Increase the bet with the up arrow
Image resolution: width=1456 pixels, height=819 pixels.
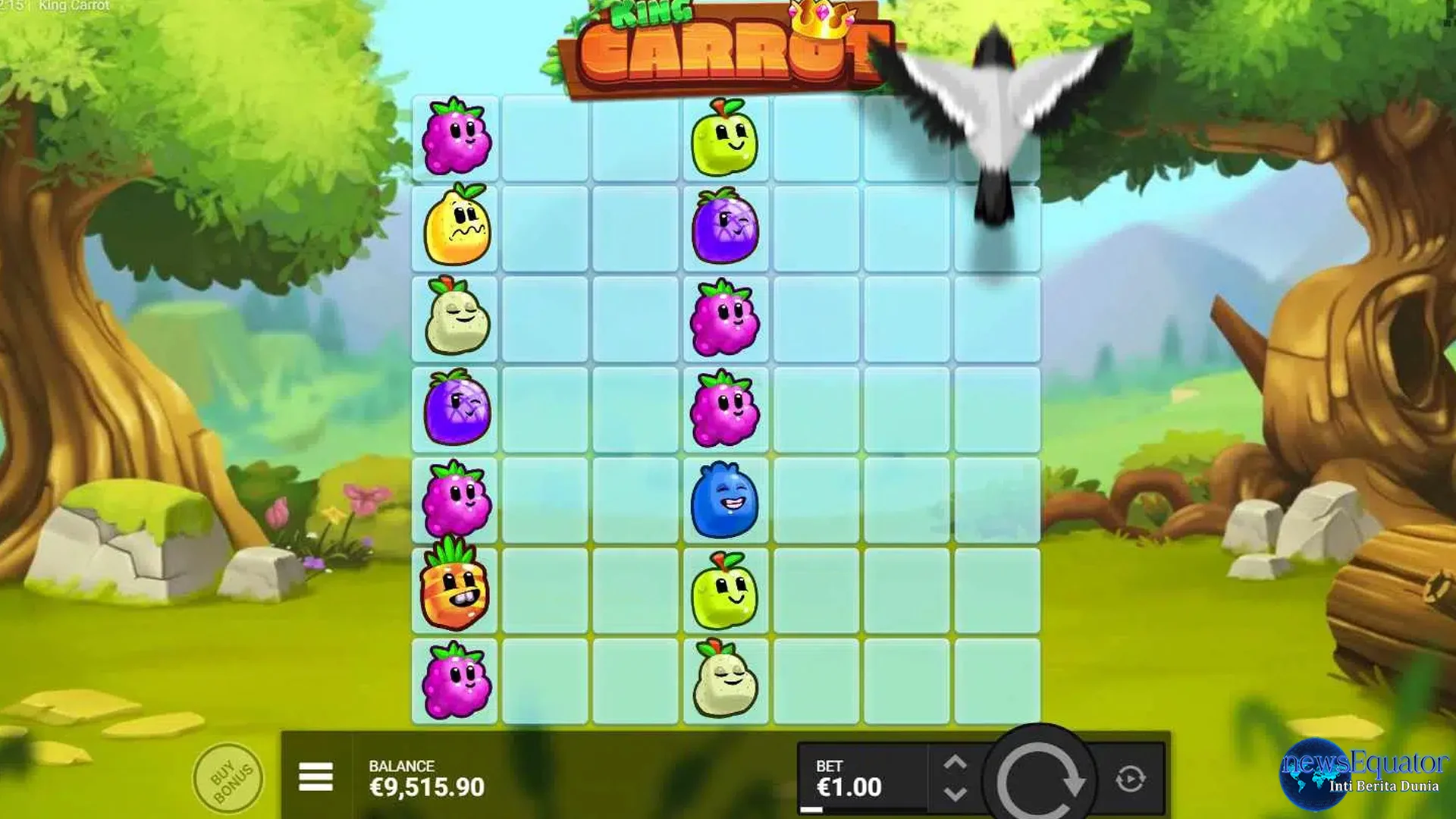[954, 759]
